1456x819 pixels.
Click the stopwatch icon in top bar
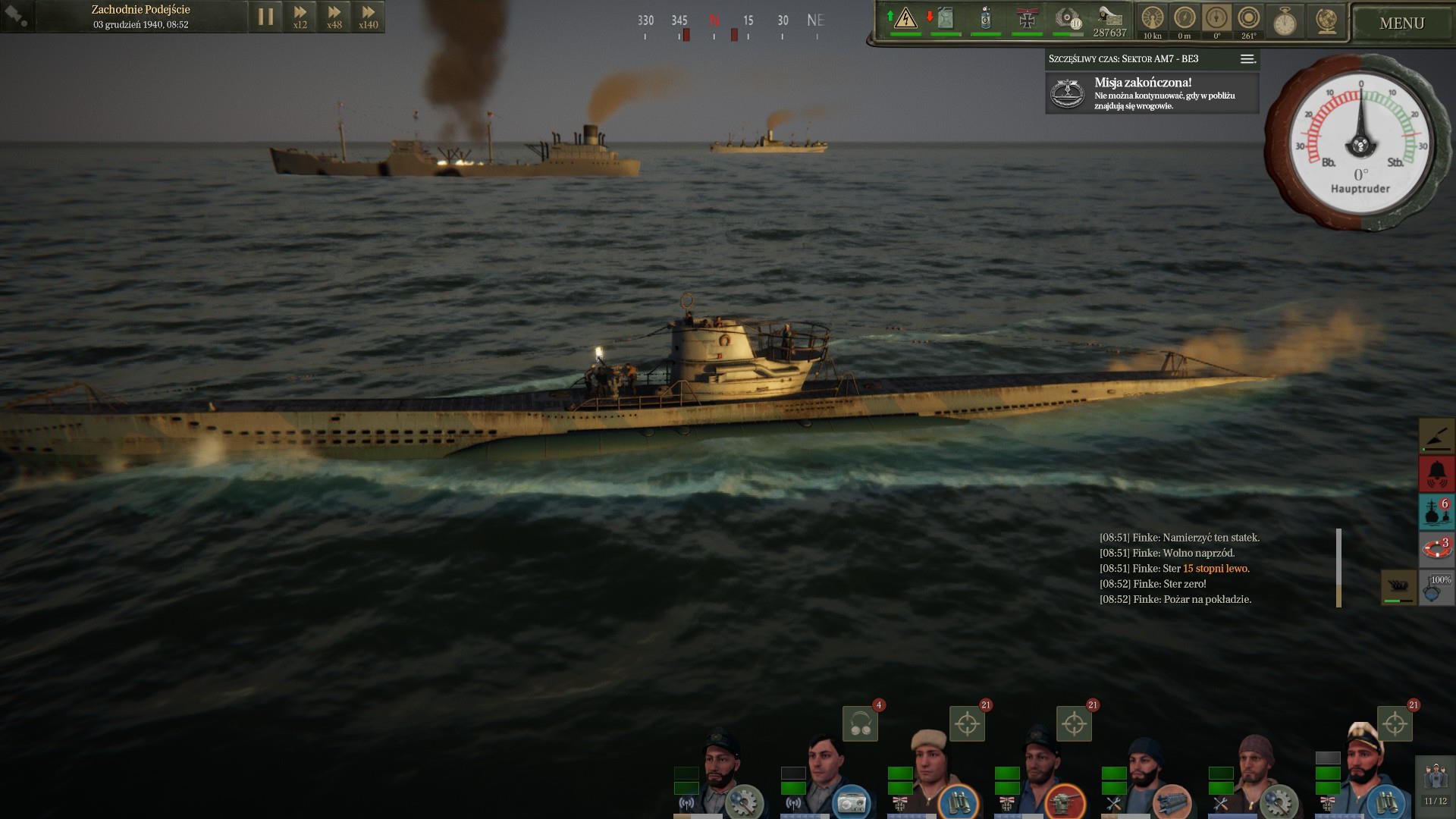pyautogui.click(x=1285, y=22)
